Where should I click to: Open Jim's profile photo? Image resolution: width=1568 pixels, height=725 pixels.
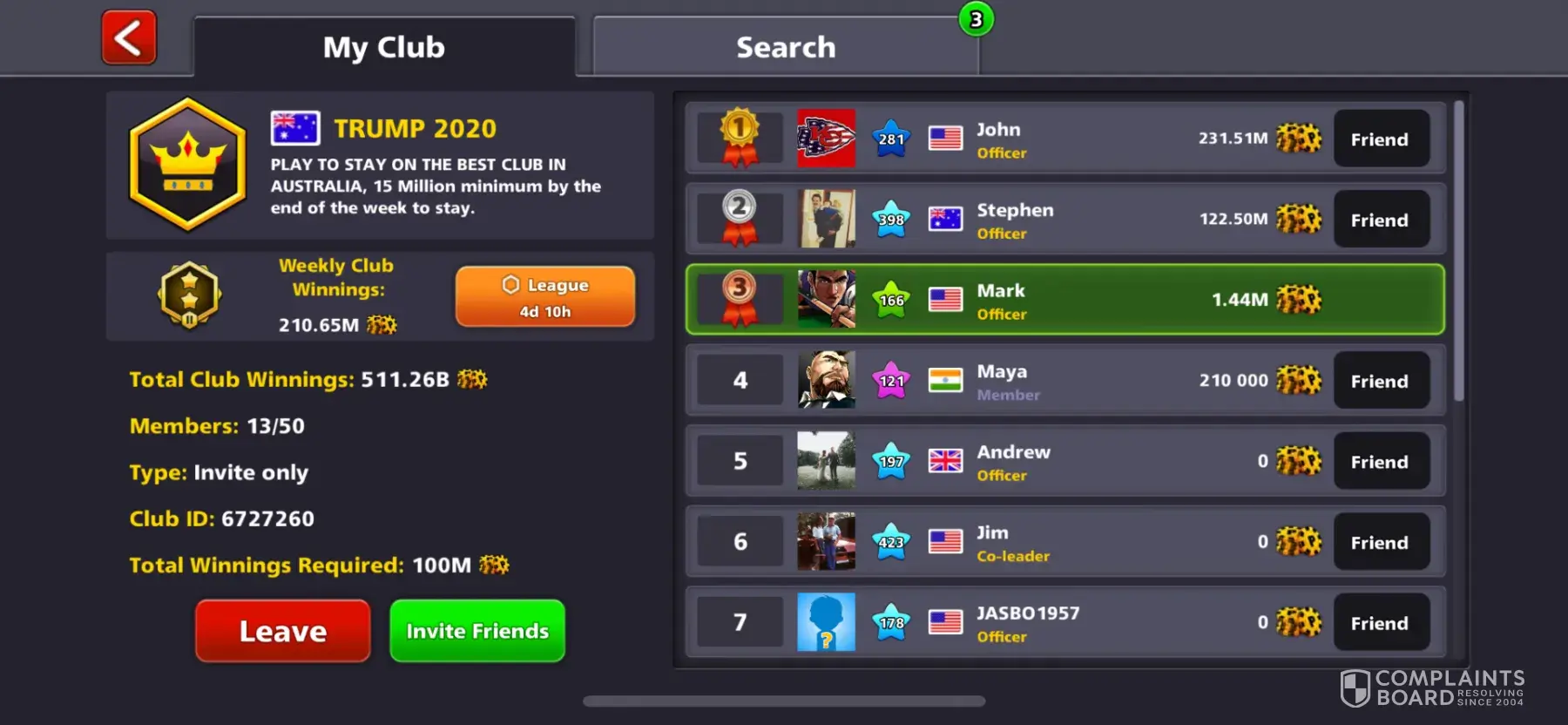tap(826, 541)
